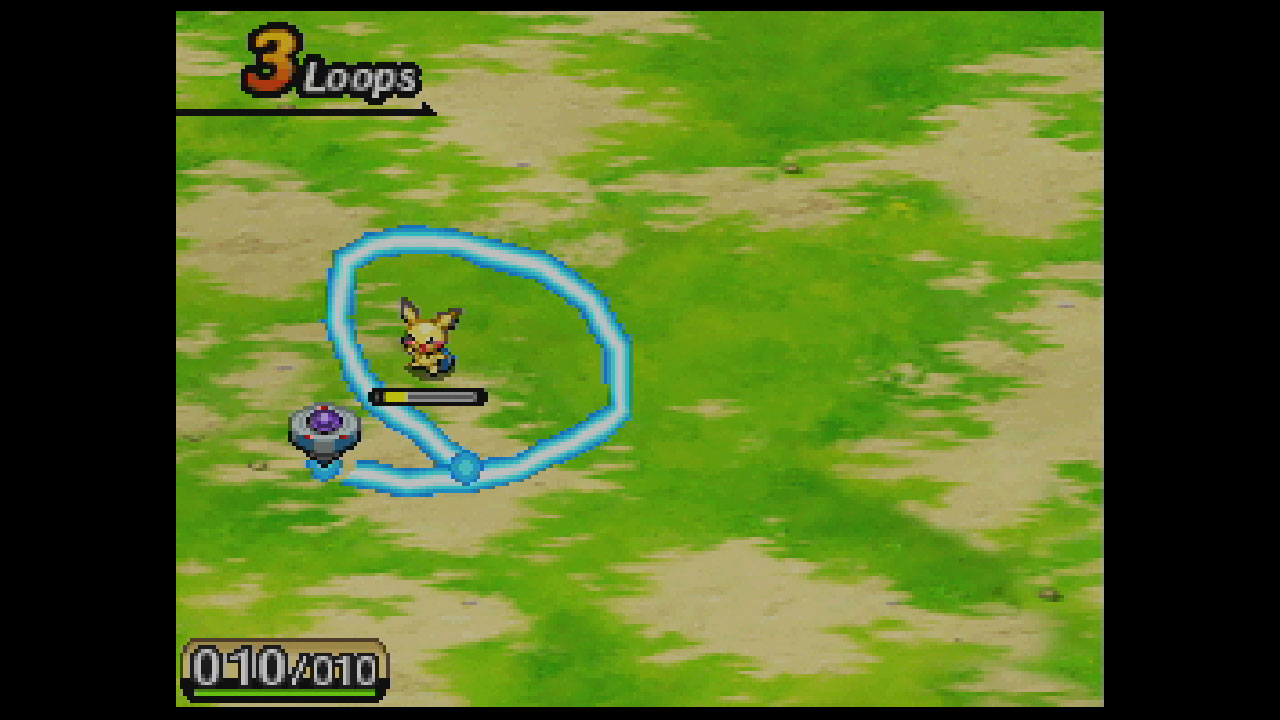Click the small rock near the right edge
Viewport: 1280px width, 720px height.
[x=1050, y=594]
